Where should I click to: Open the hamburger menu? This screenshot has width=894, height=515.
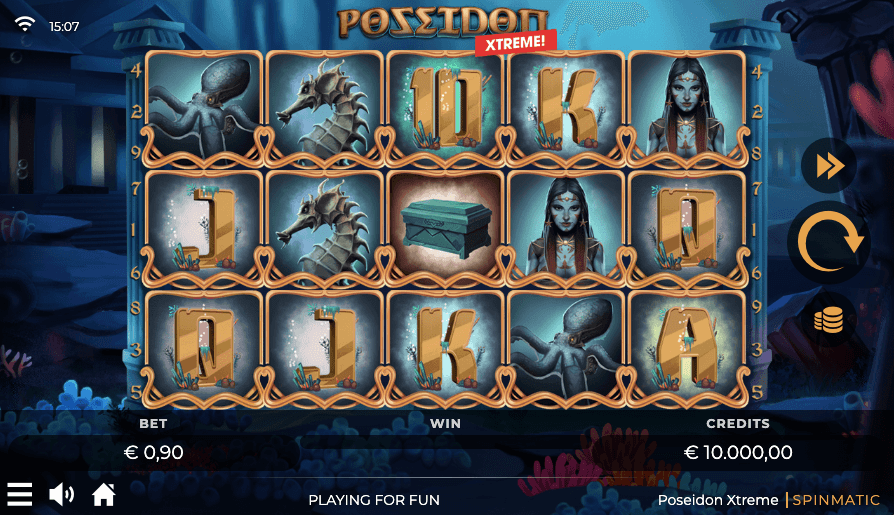click(20, 494)
